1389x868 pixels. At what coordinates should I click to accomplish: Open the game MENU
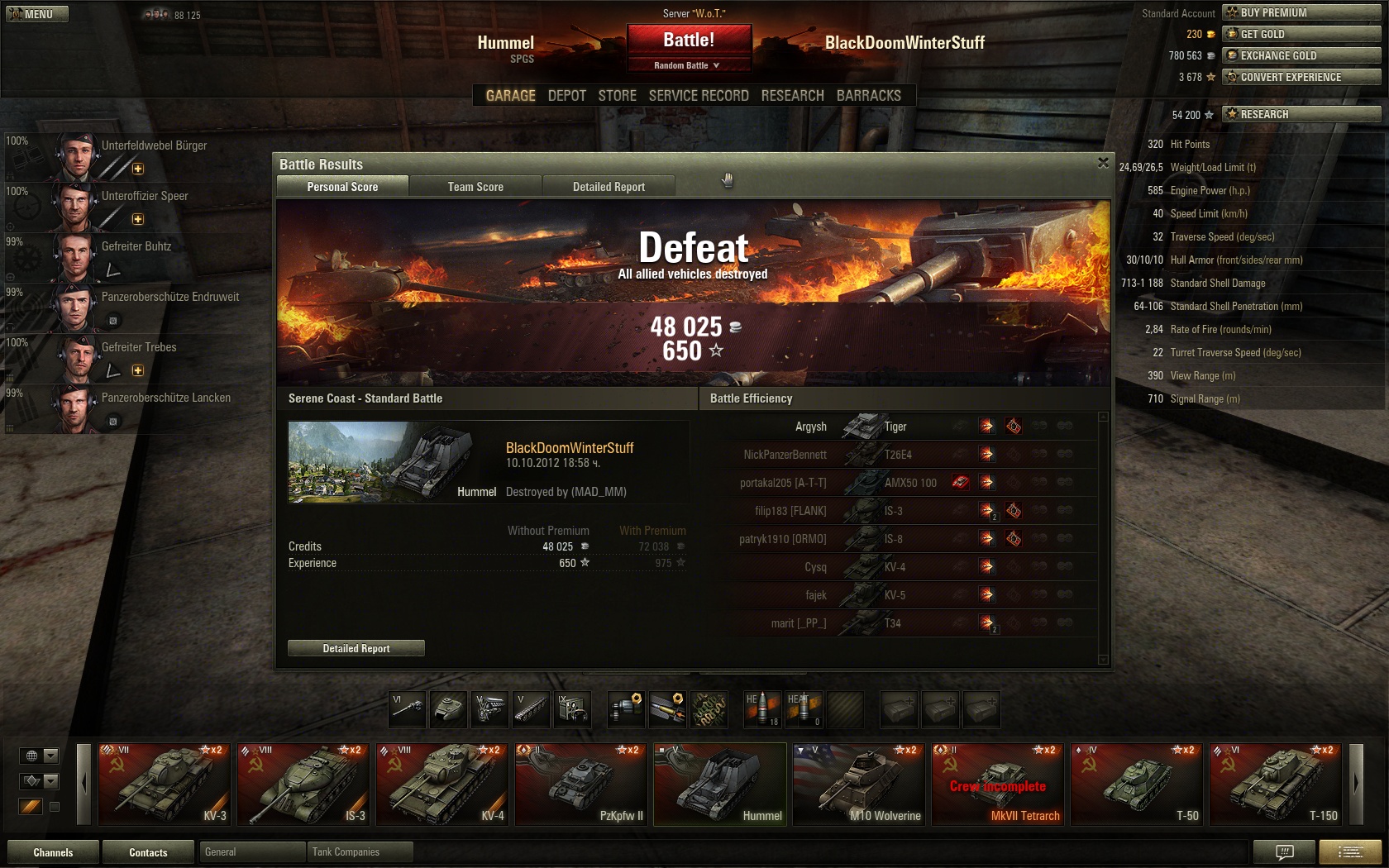click(x=37, y=14)
